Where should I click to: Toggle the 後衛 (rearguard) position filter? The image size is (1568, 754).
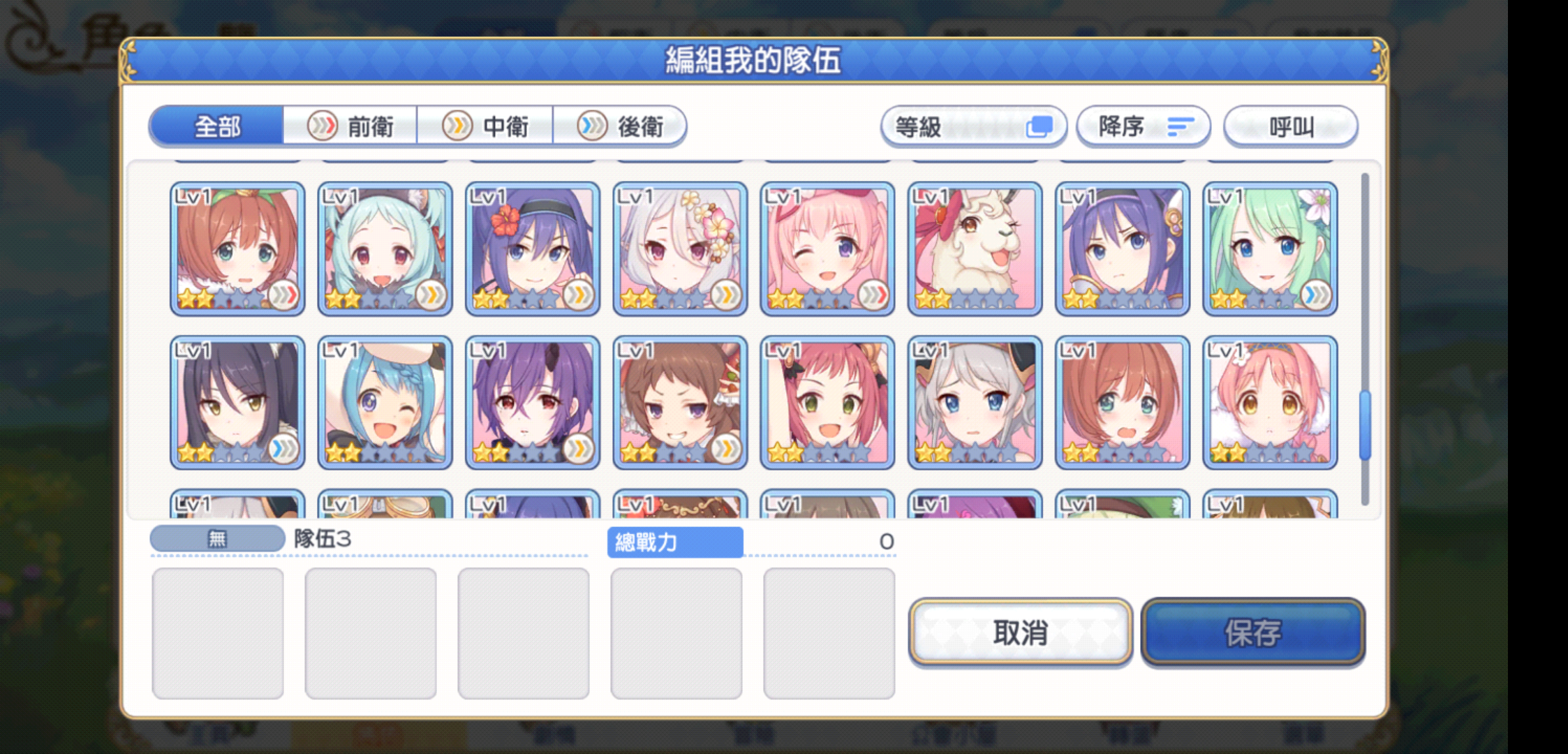click(623, 126)
